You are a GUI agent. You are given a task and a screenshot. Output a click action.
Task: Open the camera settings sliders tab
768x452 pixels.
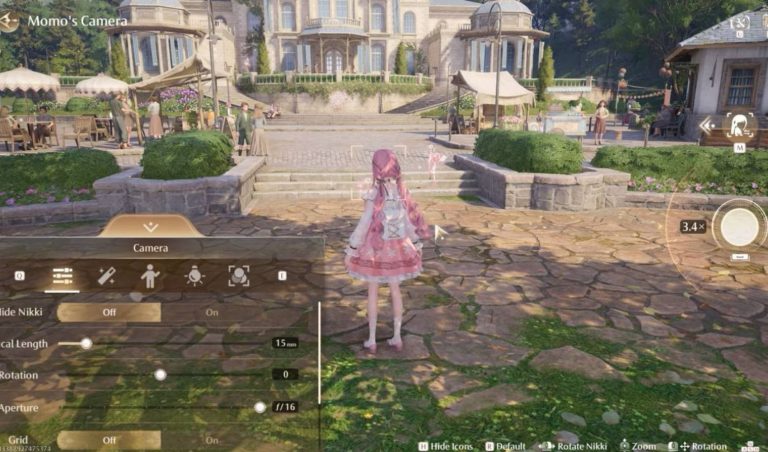point(62,276)
